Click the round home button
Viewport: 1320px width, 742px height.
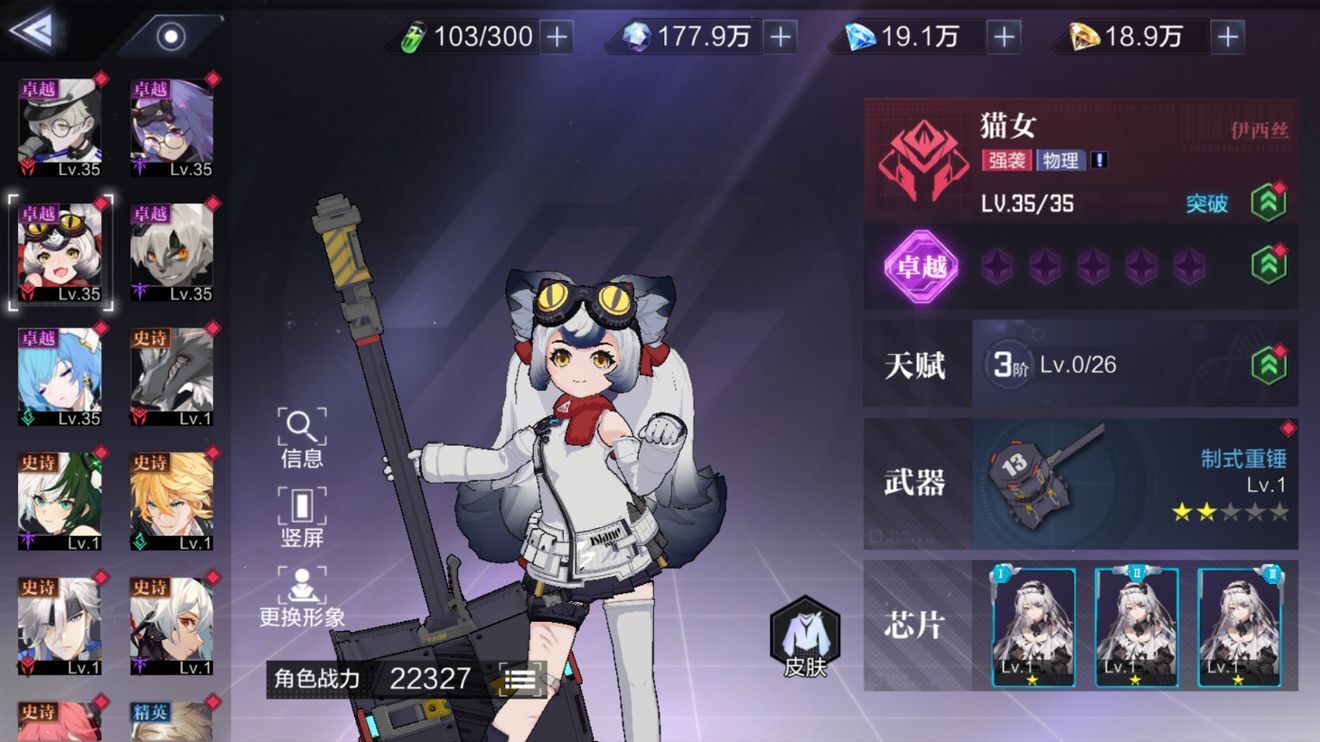click(172, 37)
